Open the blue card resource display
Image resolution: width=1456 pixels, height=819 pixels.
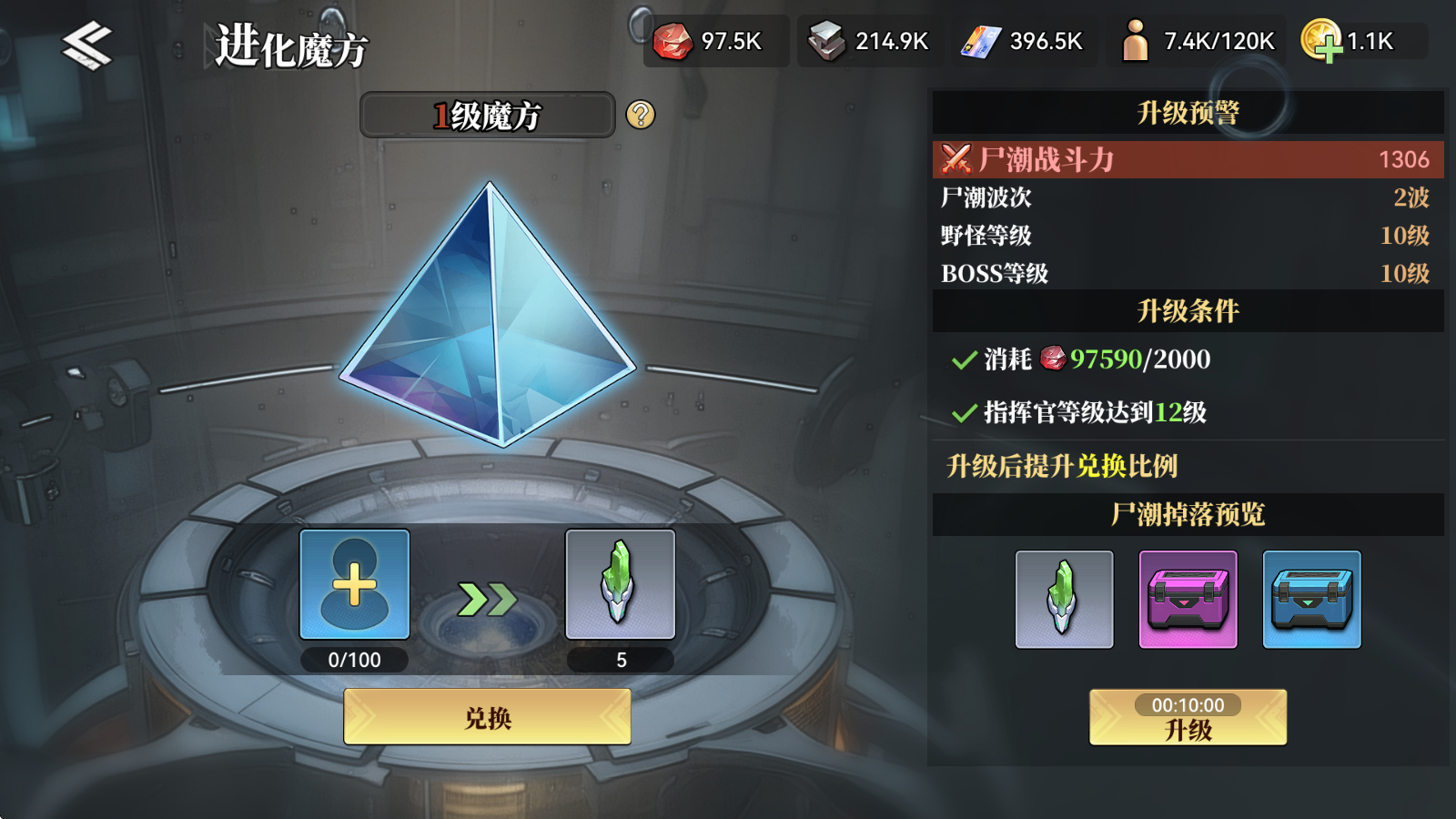click(x=981, y=41)
